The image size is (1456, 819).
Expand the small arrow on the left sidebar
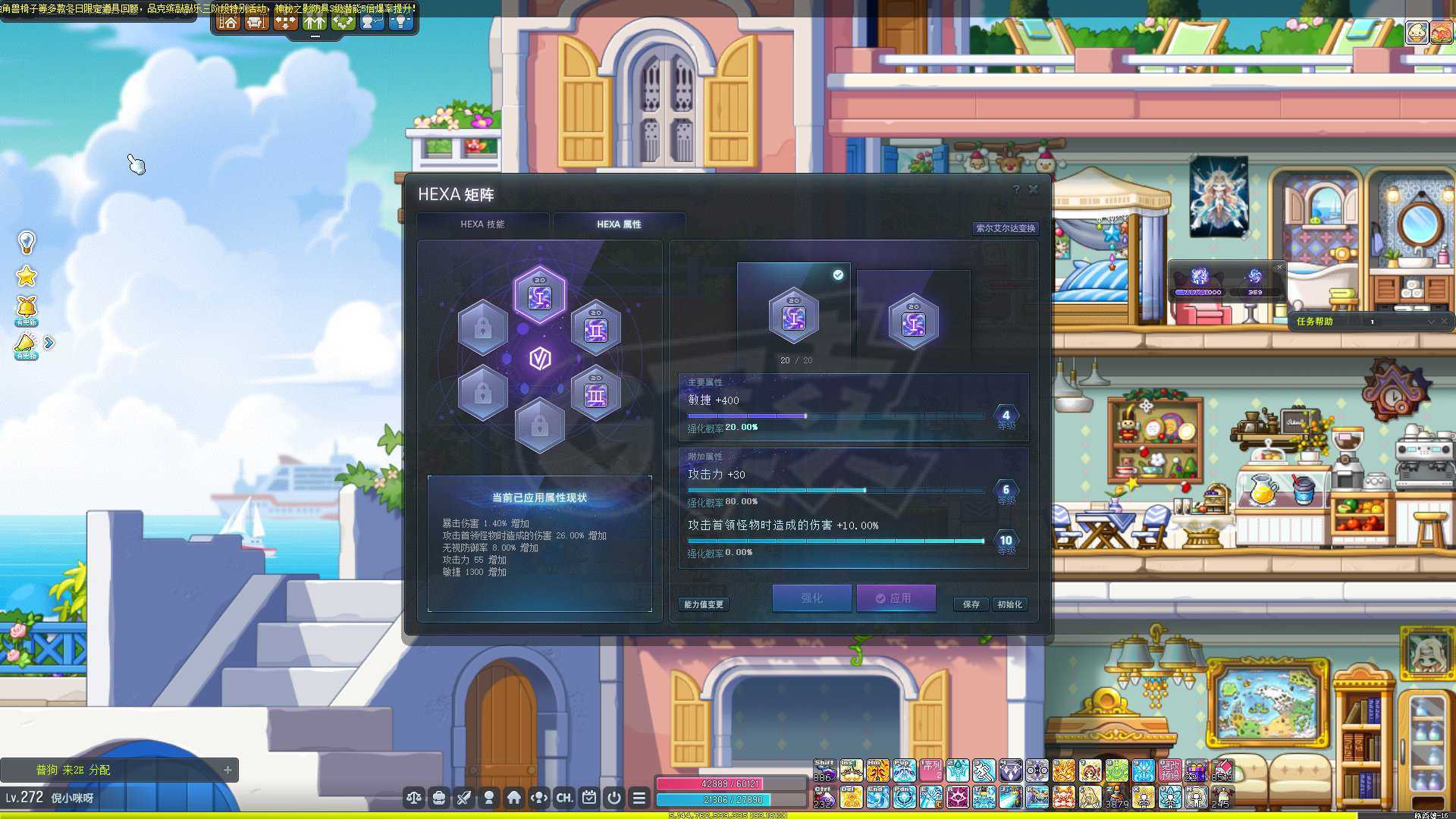click(x=50, y=342)
